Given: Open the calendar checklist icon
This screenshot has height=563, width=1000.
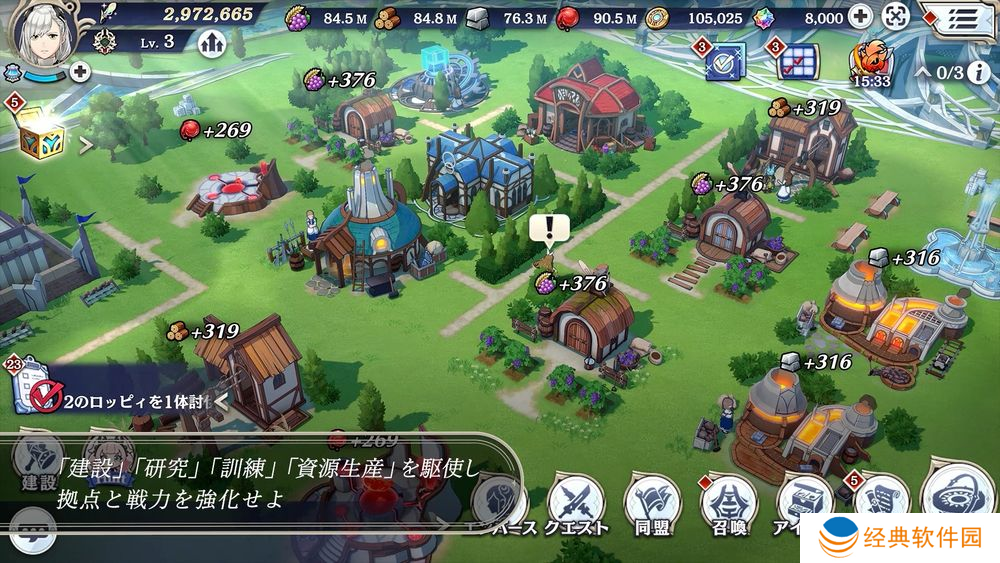Looking at the screenshot, I should point(797,61).
